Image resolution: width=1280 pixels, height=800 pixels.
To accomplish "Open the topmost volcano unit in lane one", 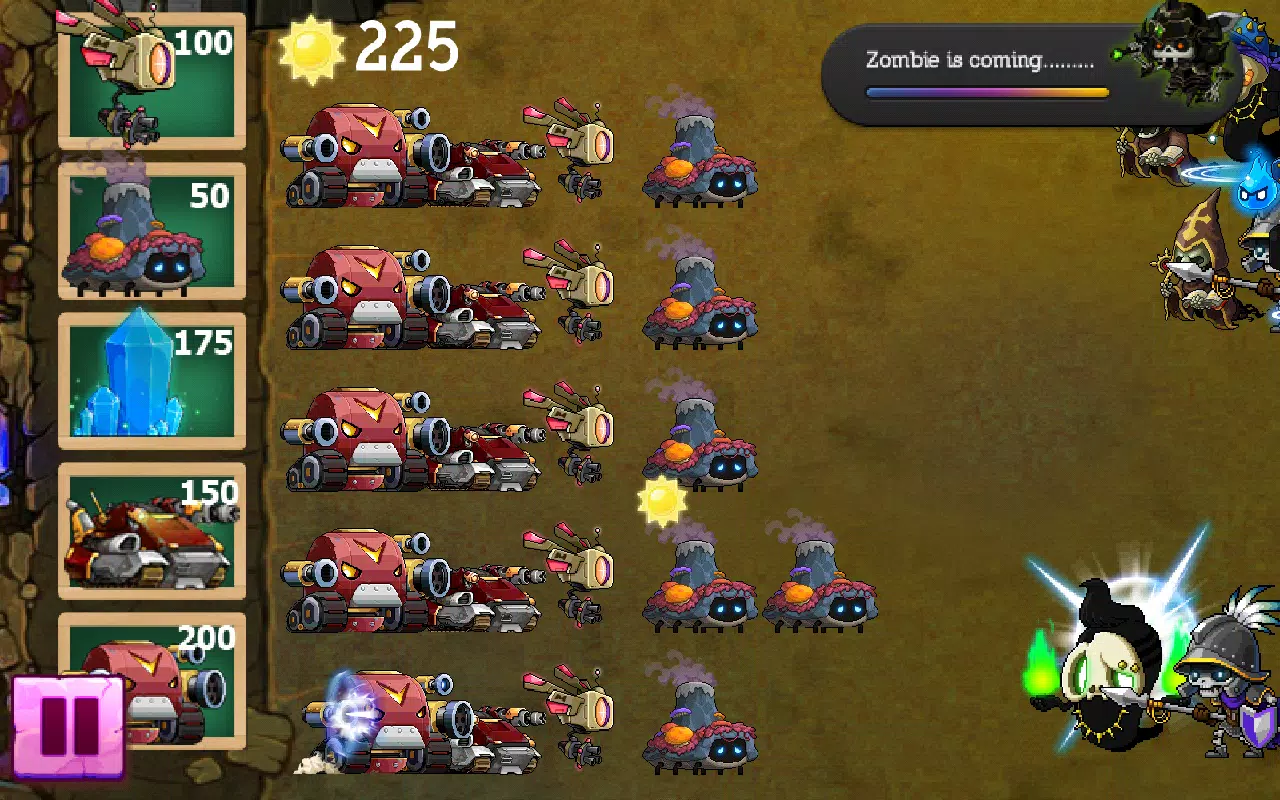I will (x=700, y=170).
